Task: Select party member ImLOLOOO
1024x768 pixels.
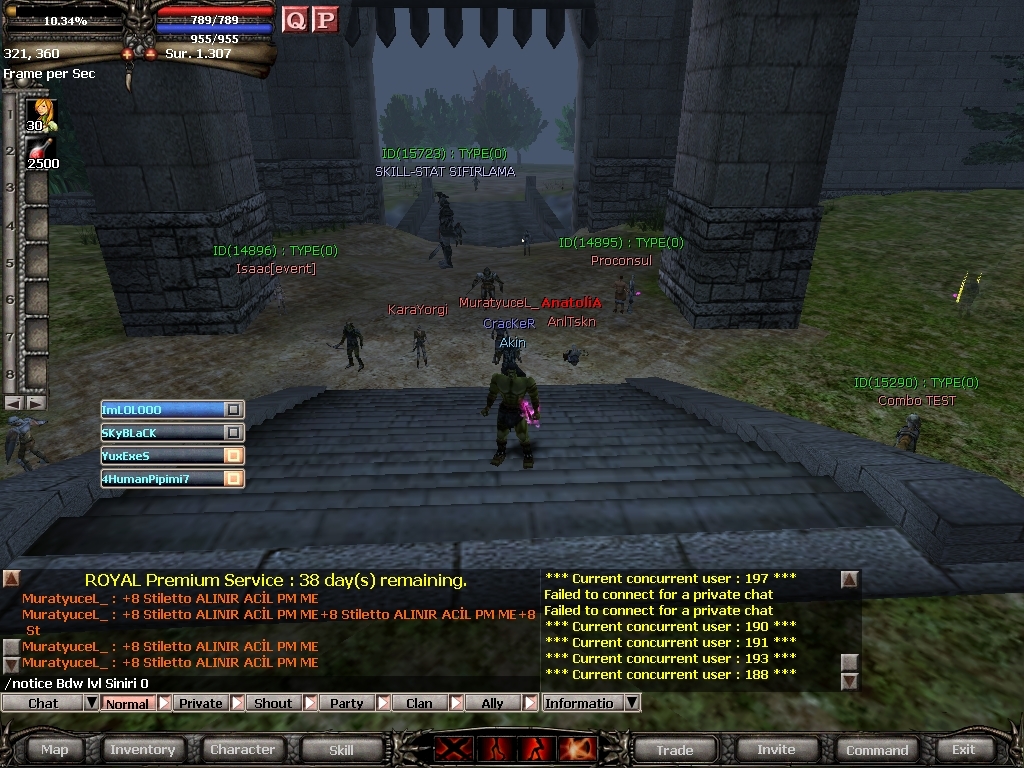Action: pos(160,409)
